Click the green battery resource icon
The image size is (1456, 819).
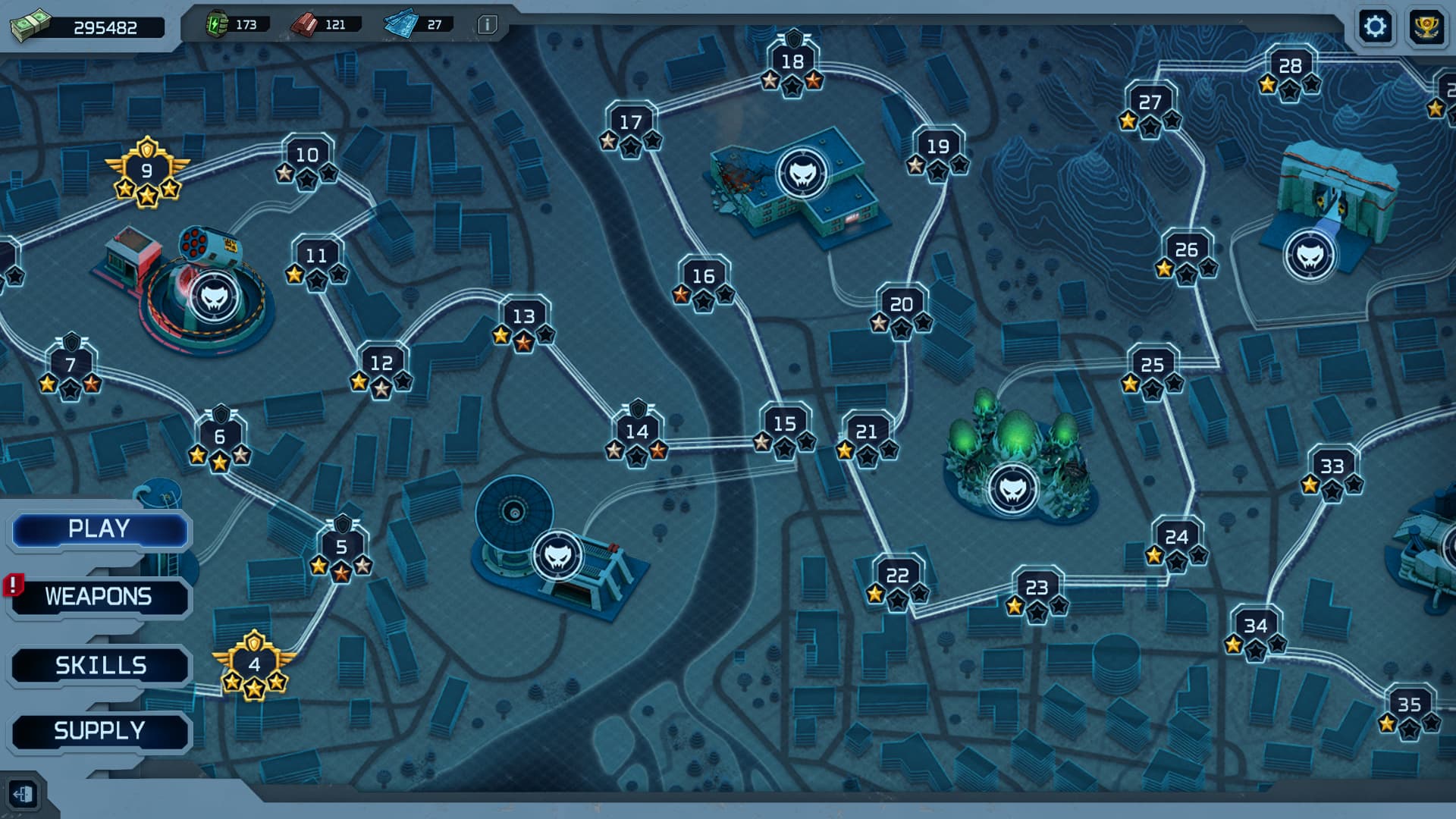click(216, 24)
